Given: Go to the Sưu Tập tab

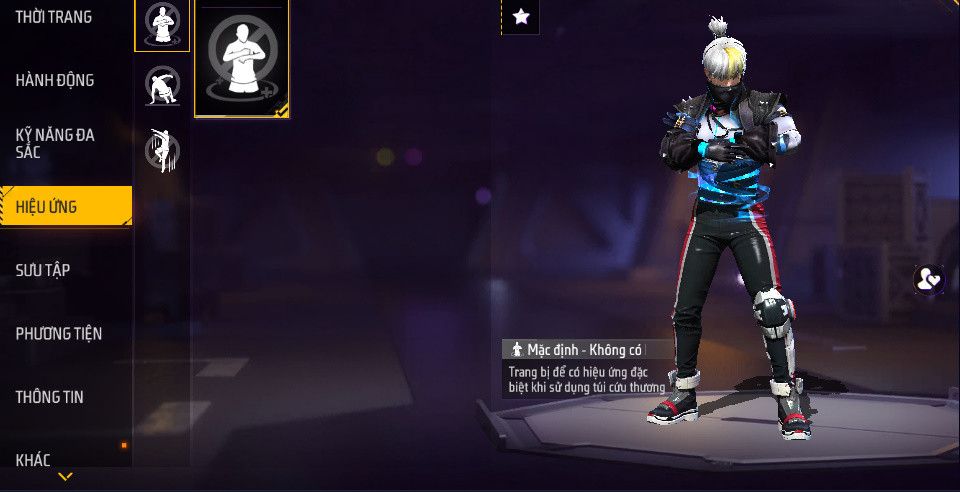Looking at the screenshot, I should coord(43,270).
